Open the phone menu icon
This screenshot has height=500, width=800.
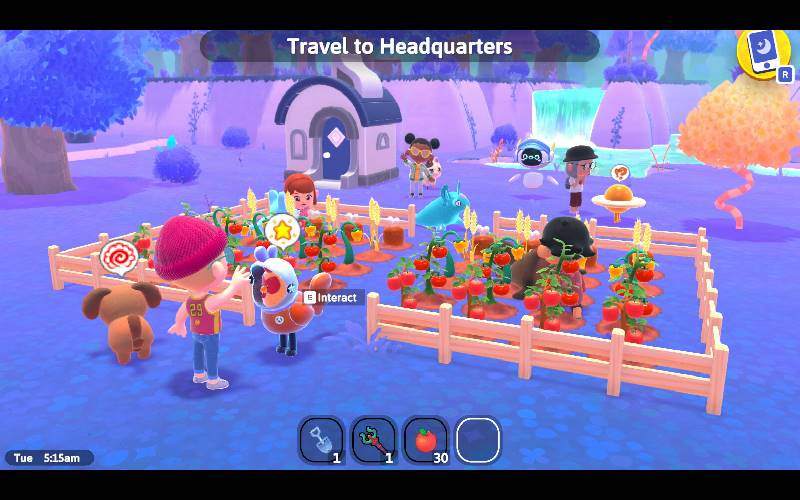click(x=762, y=51)
